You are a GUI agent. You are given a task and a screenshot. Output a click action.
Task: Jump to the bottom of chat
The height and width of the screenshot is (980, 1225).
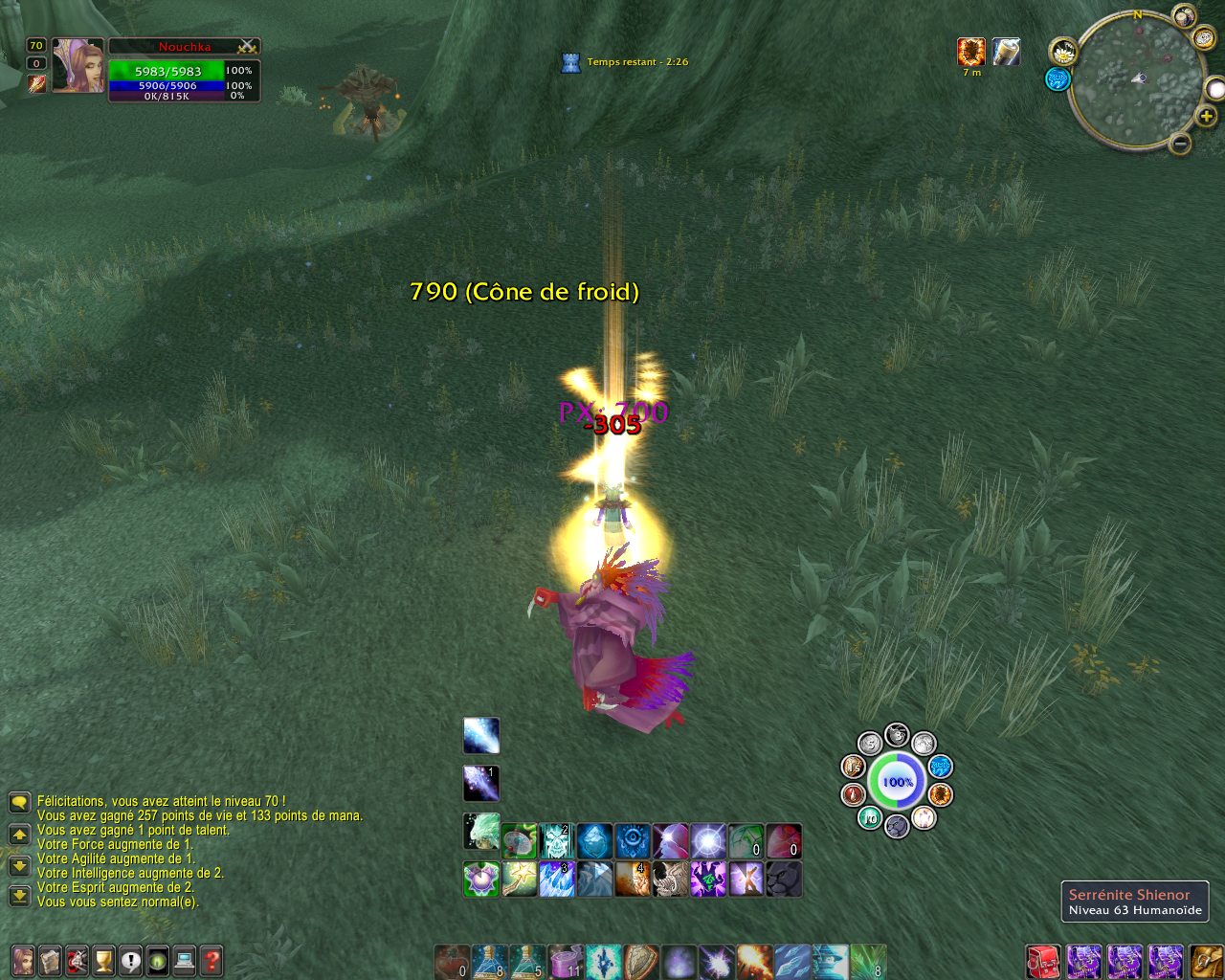(19, 896)
